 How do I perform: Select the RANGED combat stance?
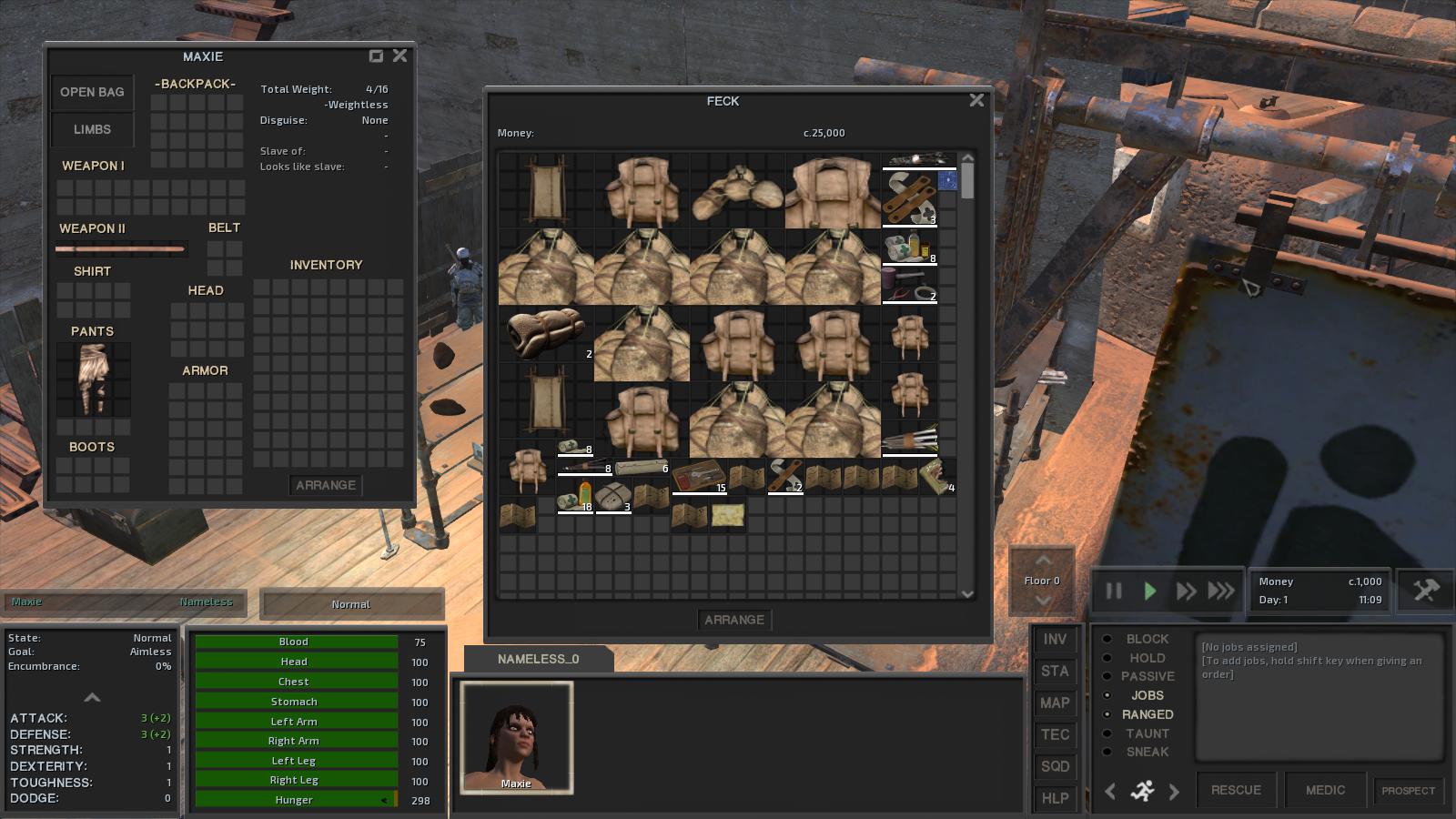click(x=1148, y=714)
